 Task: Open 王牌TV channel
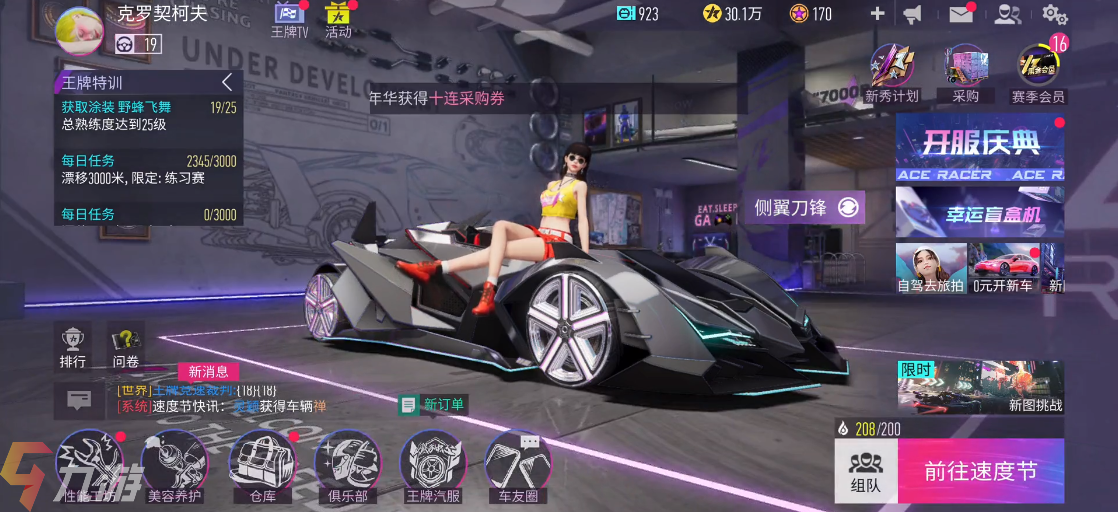(288, 20)
